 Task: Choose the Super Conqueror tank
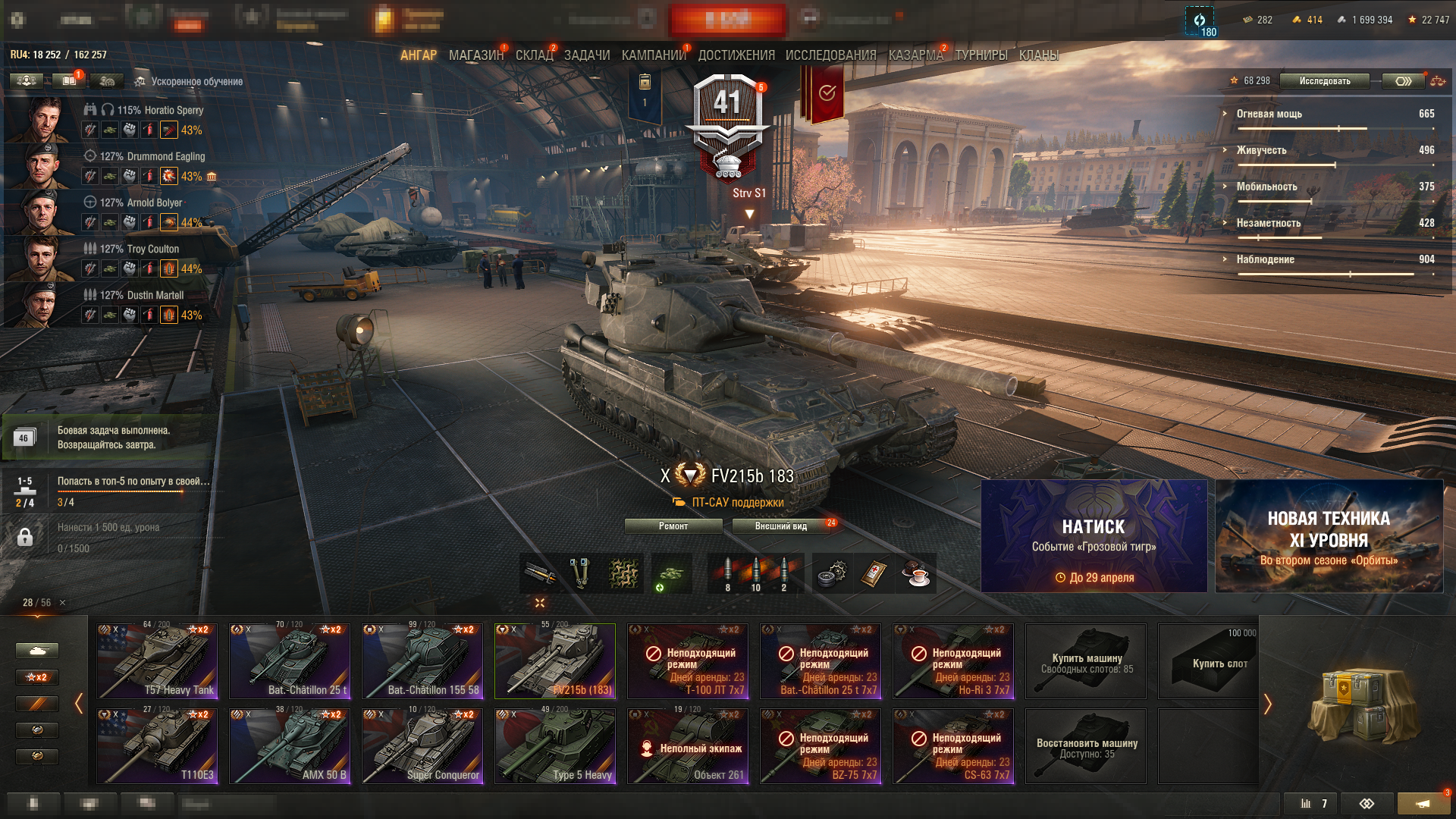pyautogui.click(x=422, y=746)
